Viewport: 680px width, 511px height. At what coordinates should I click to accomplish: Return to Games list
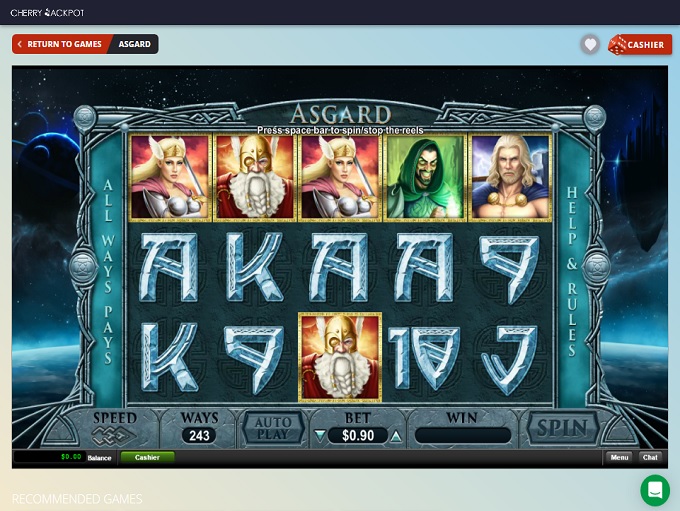(x=59, y=44)
